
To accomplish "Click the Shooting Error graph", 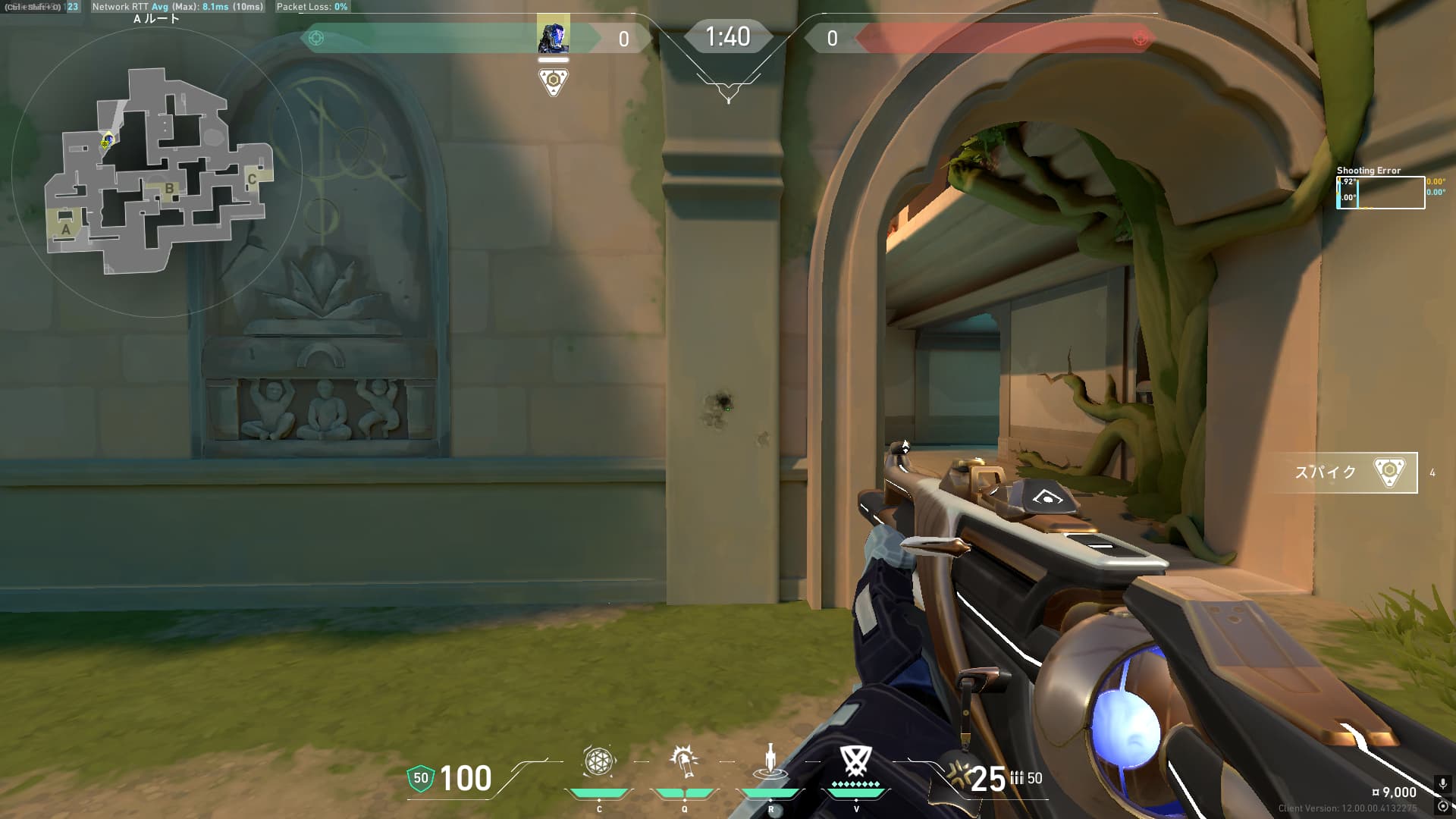I will pyautogui.click(x=1380, y=193).
